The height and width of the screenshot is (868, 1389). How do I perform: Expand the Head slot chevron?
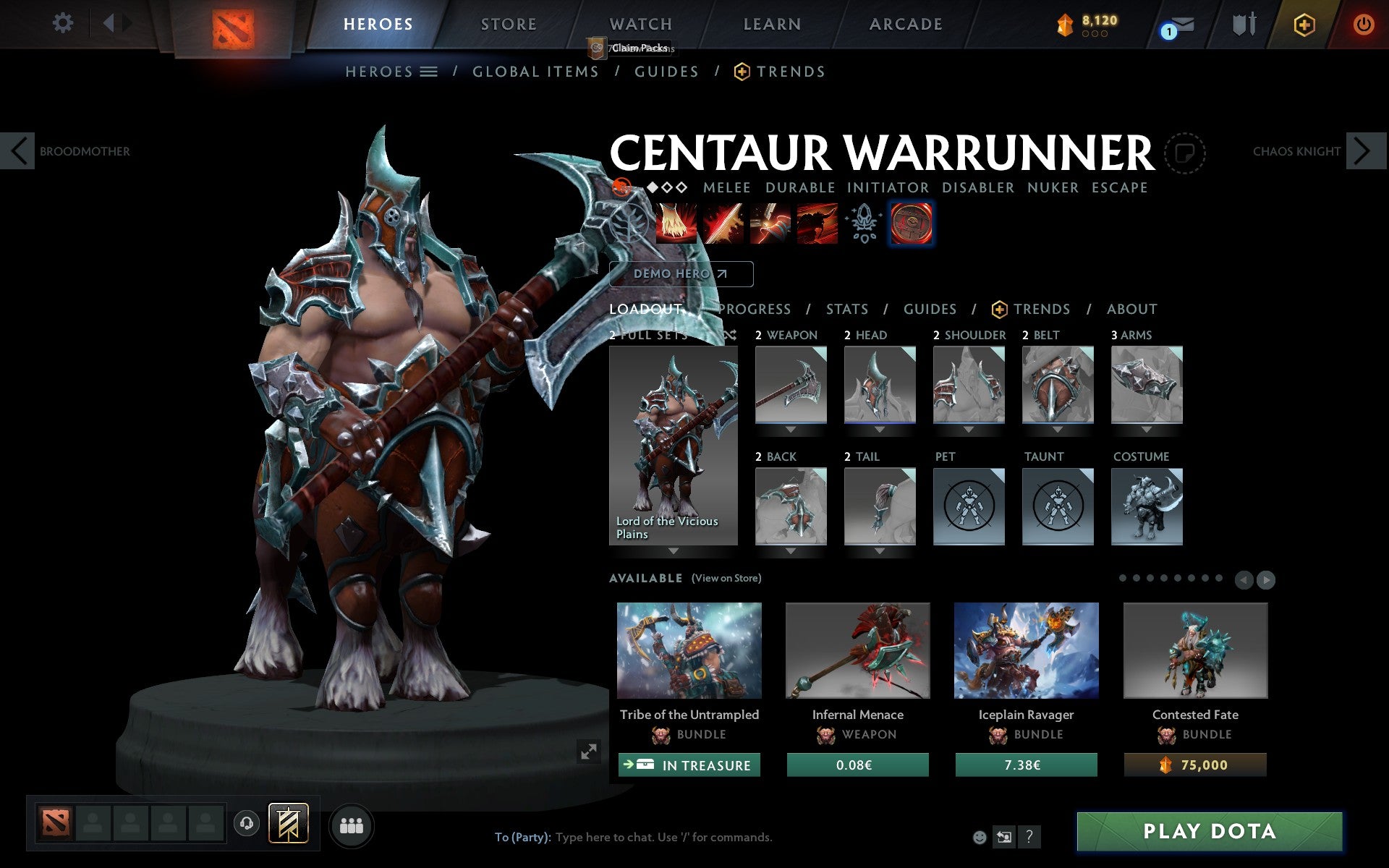coord(880,428)
